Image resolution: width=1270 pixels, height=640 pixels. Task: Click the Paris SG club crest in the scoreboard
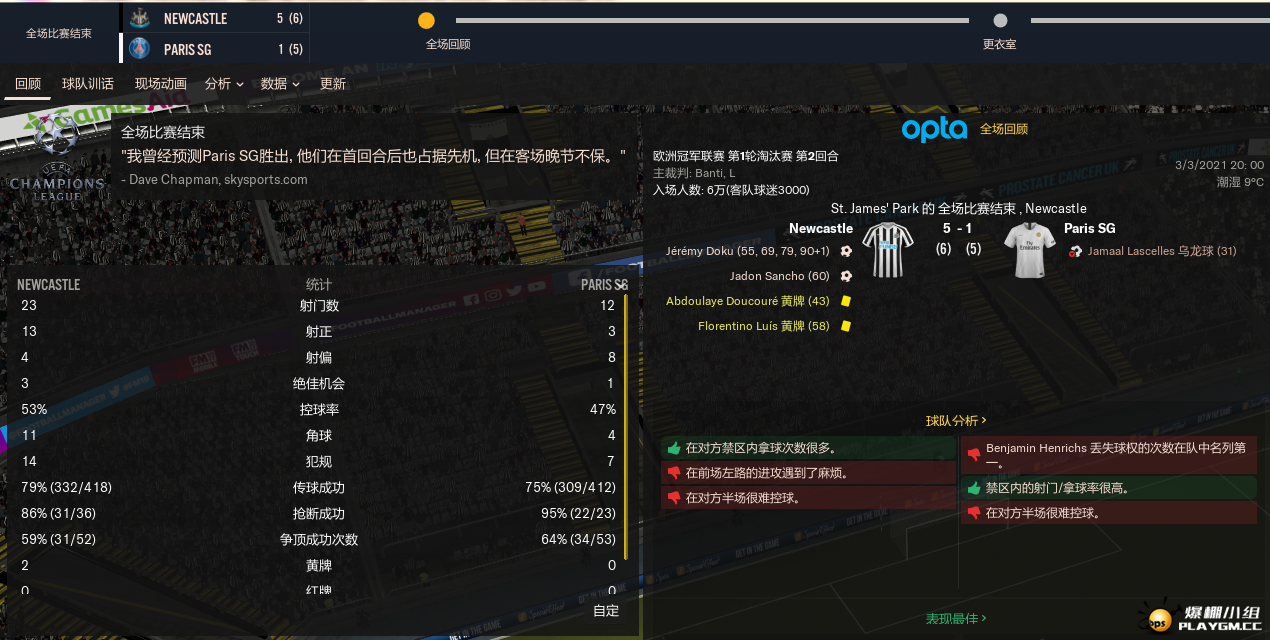tap(140, 49)
